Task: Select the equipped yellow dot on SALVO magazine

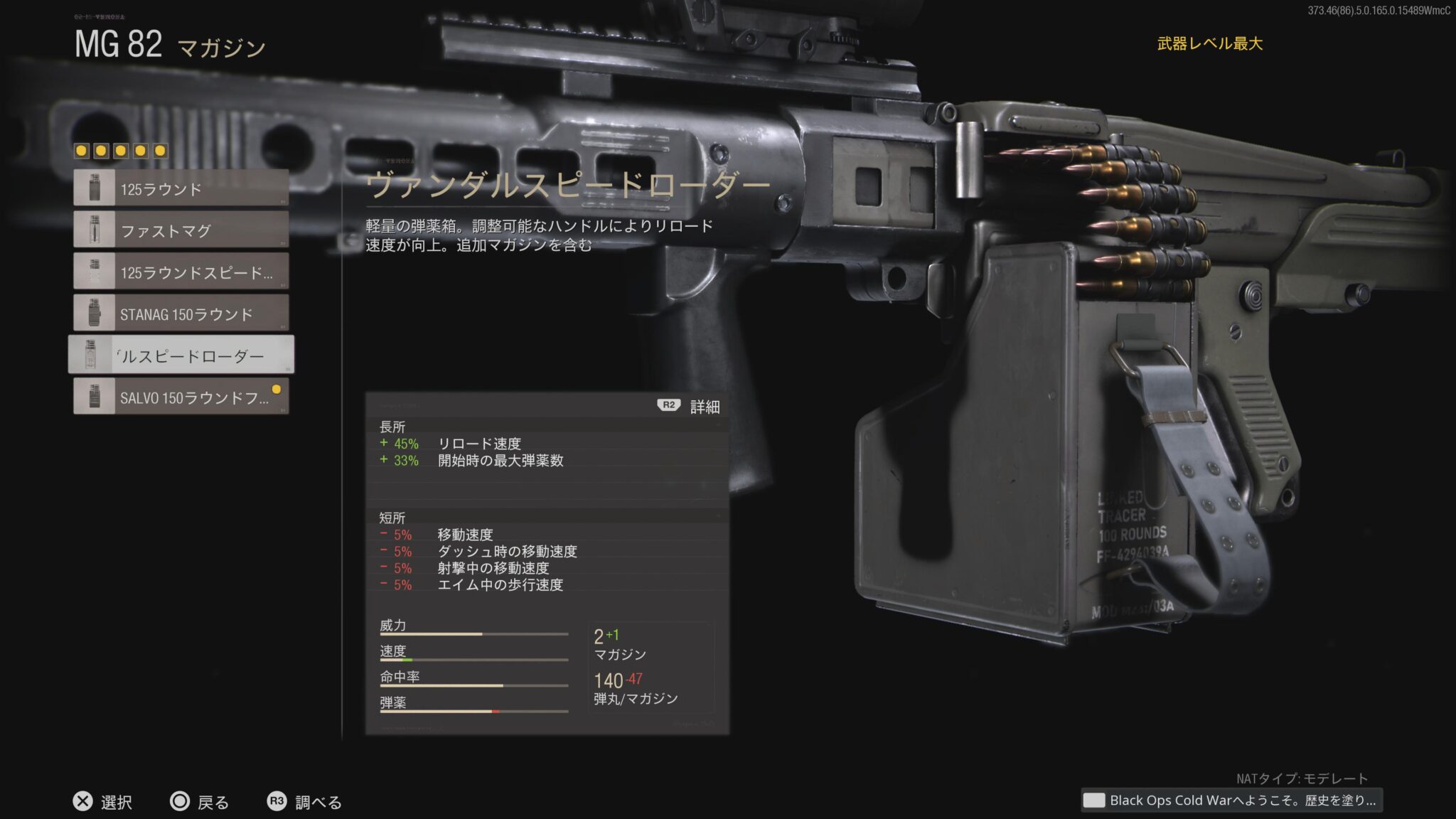Action: (x=277, y=388)
